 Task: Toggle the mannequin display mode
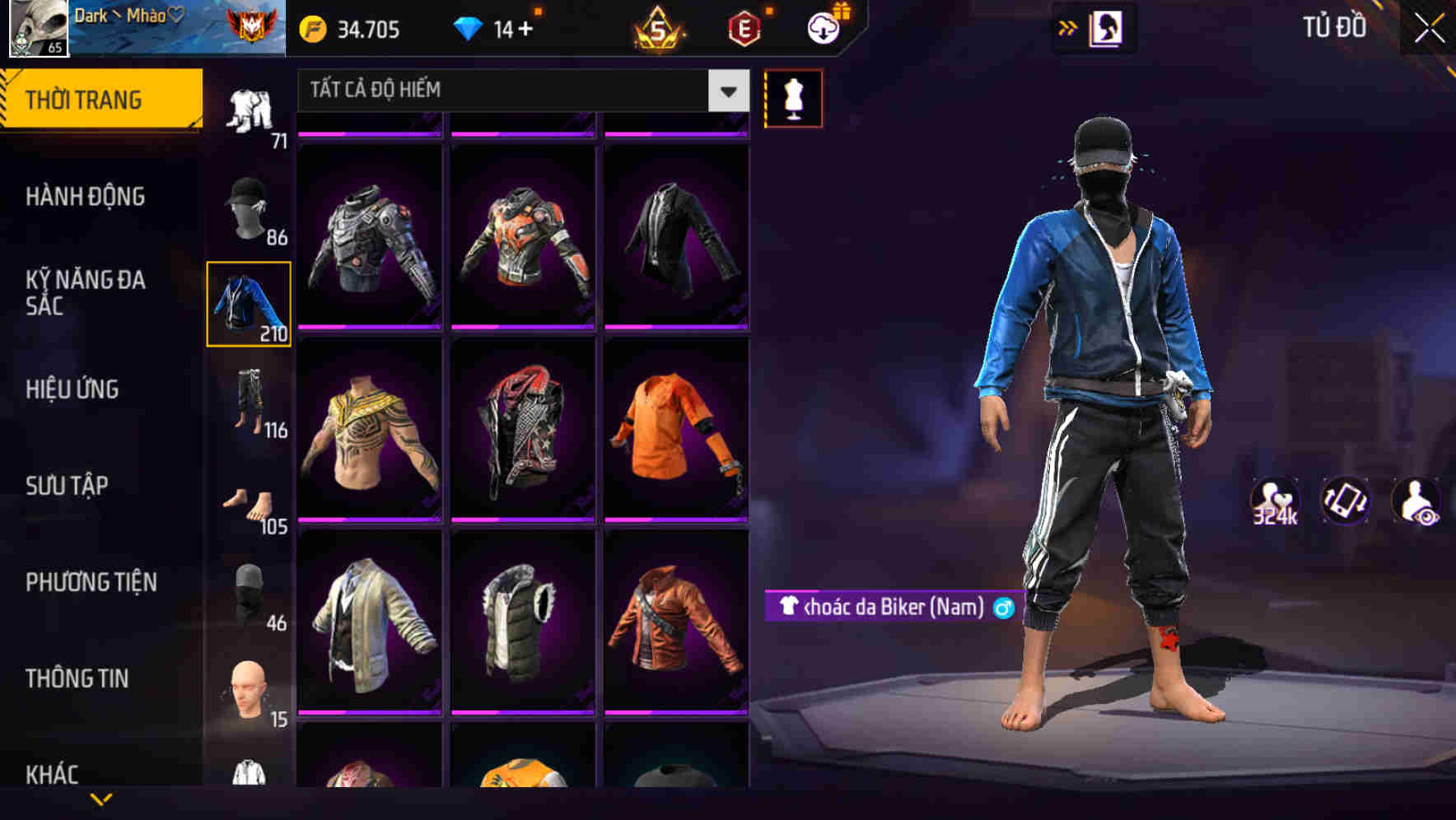(793, 97)
